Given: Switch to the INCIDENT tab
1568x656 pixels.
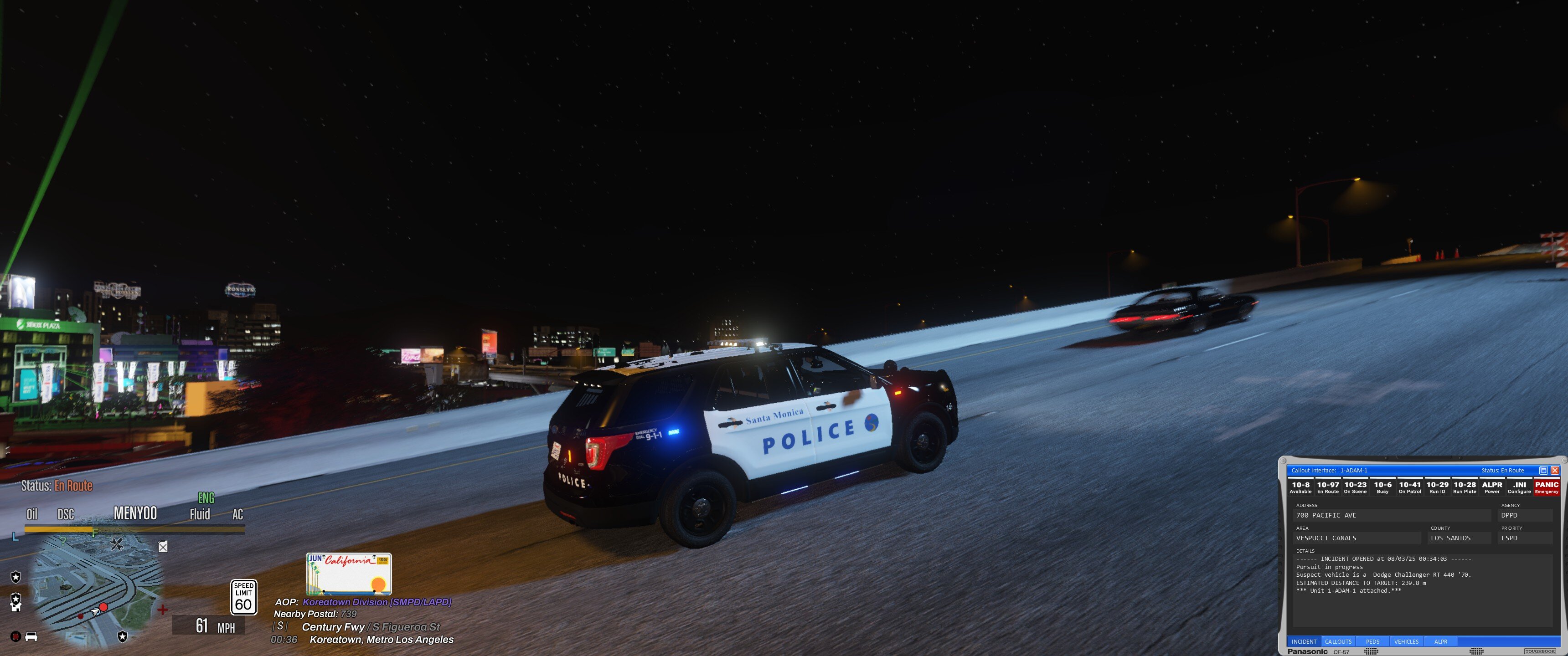Looking at the screenshot, I should pos(1304,641).
